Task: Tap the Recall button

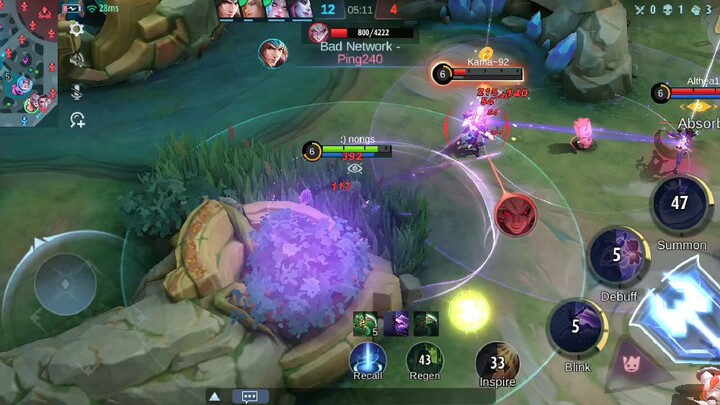Action: click(368, 359)
